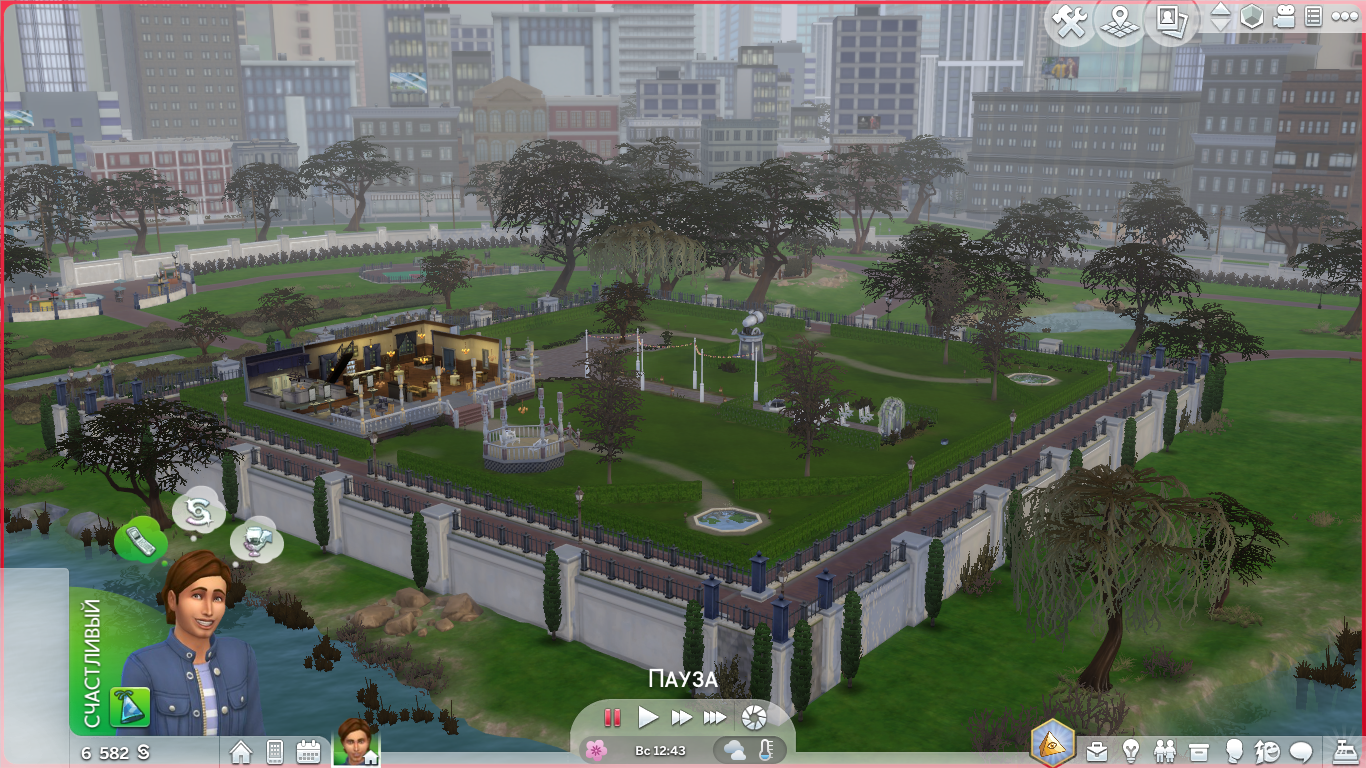
Task: Open the weather forecast cloud icon
Action: tap(734, 750)
